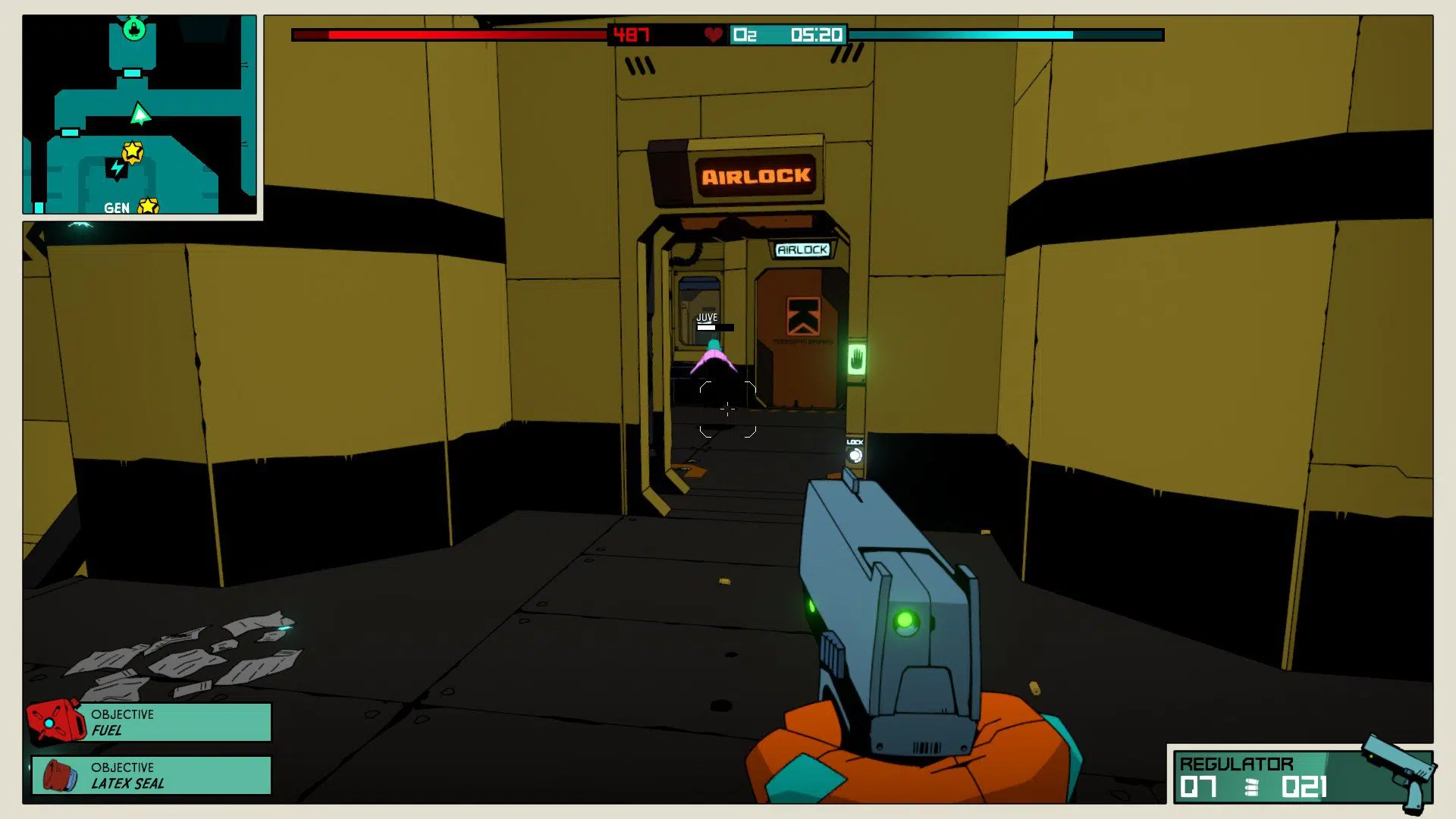The image size is (1456, 819).
Task: Click the heart icon beside the health bar
Action: (711, 34)
